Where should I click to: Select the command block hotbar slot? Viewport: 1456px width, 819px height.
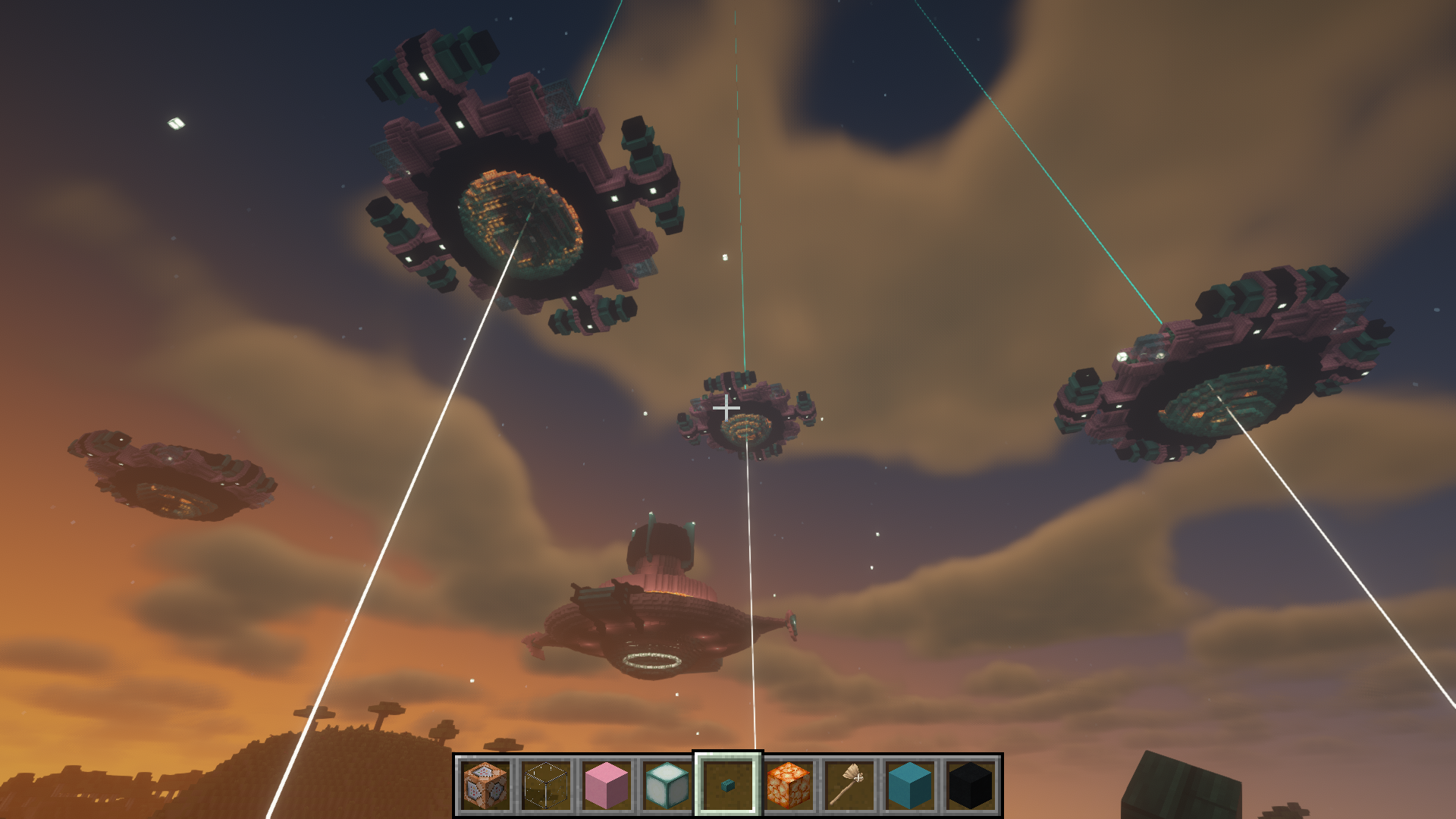[x=485, y=786]
